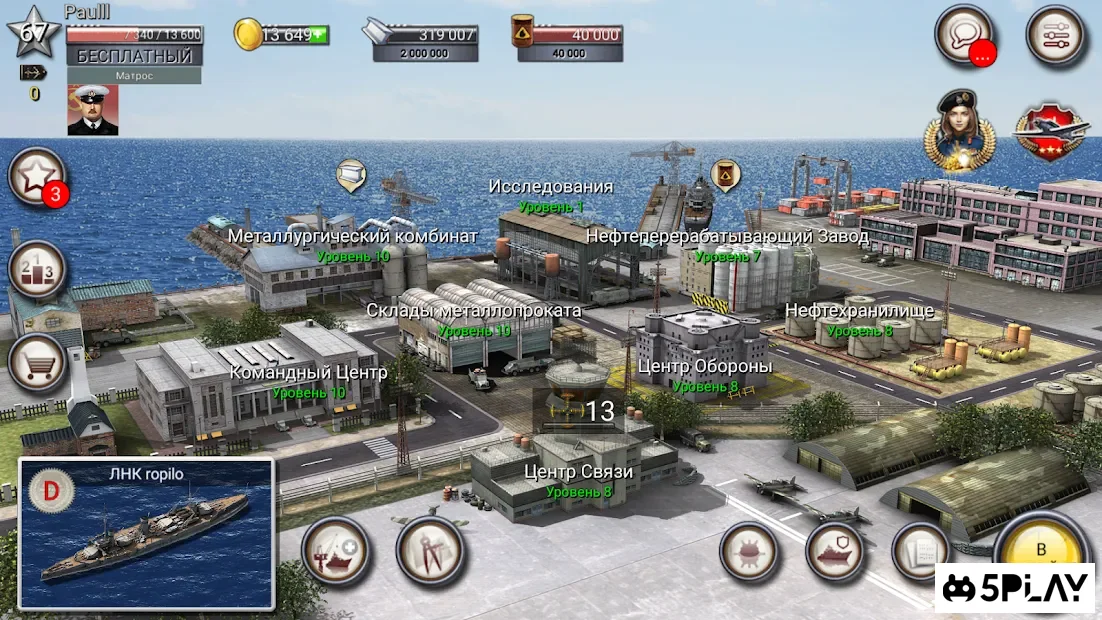Show the leaderboard podium rankings
Screen dimensions: 1102x620
pyautogui.click(x=37, y=270)
